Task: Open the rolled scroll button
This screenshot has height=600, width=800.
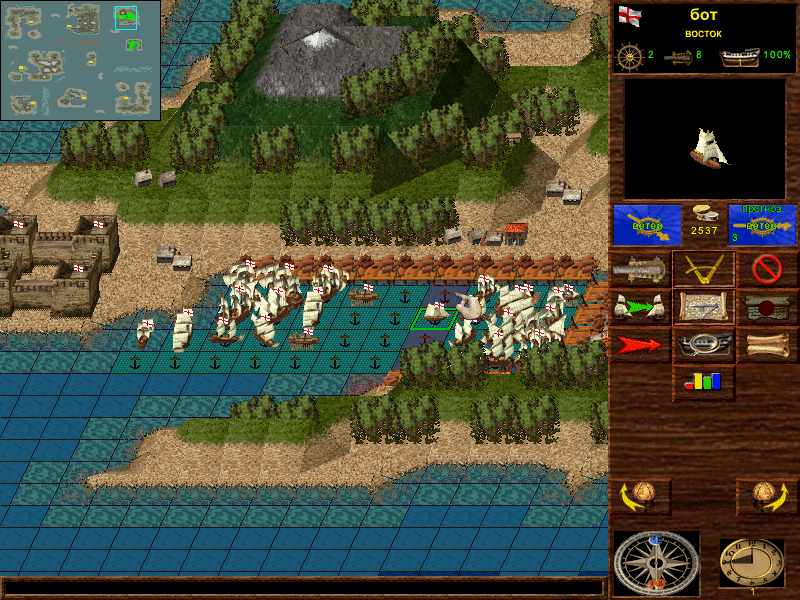Action: (766, 345)
